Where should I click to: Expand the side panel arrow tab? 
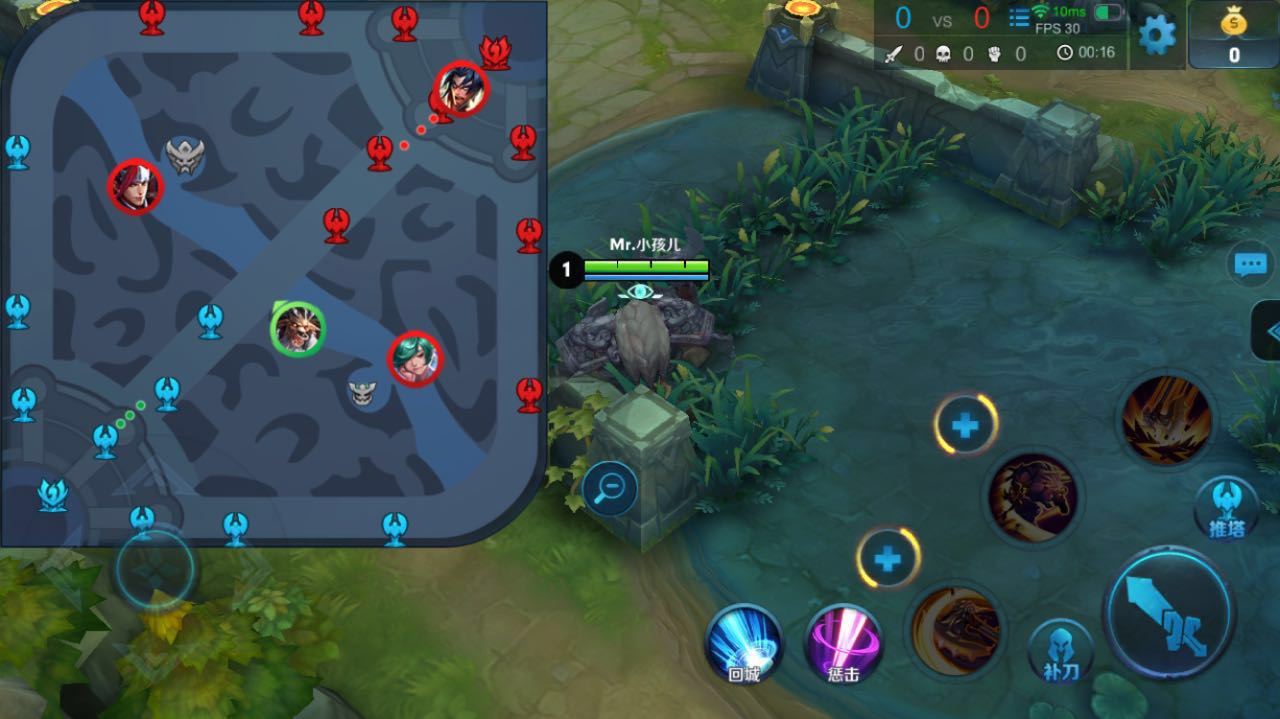tap(1268, 331)
